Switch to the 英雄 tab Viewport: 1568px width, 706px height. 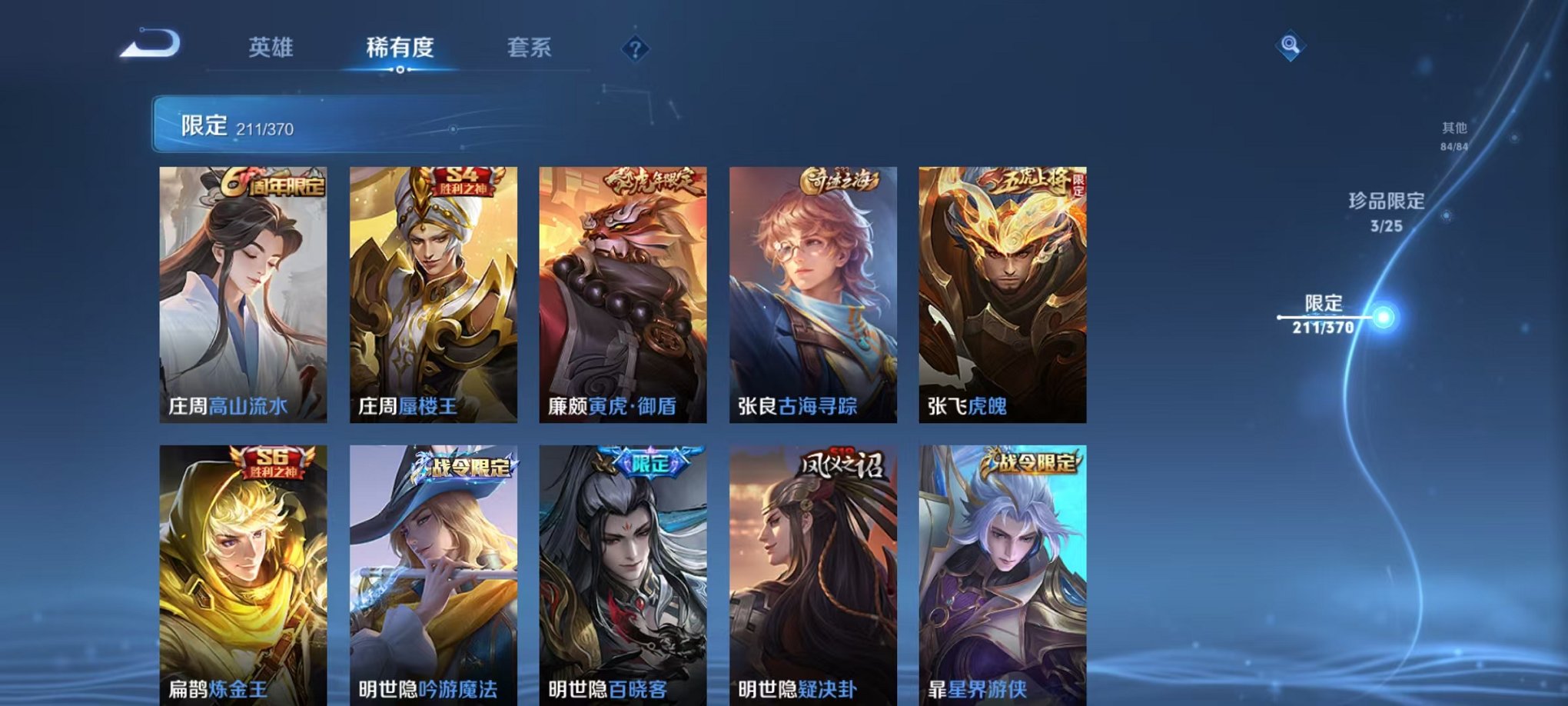tap(273, 48)
